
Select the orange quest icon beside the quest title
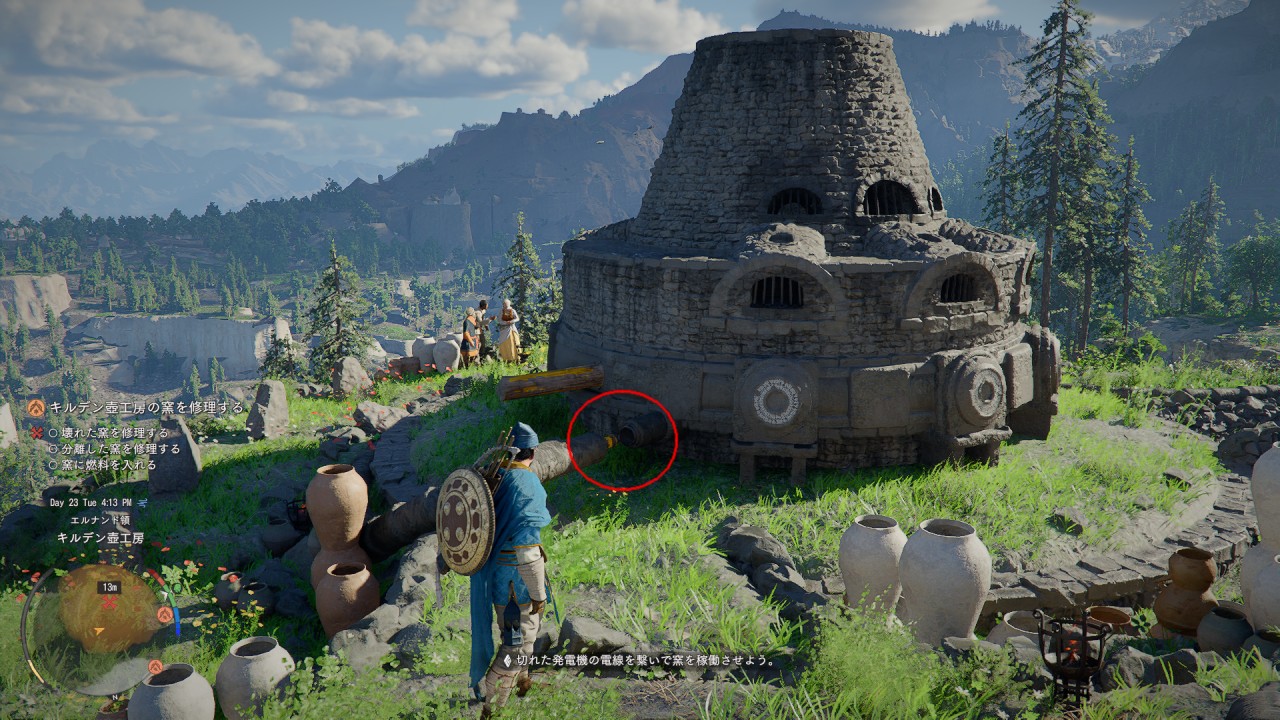click(x=36, y=408)
